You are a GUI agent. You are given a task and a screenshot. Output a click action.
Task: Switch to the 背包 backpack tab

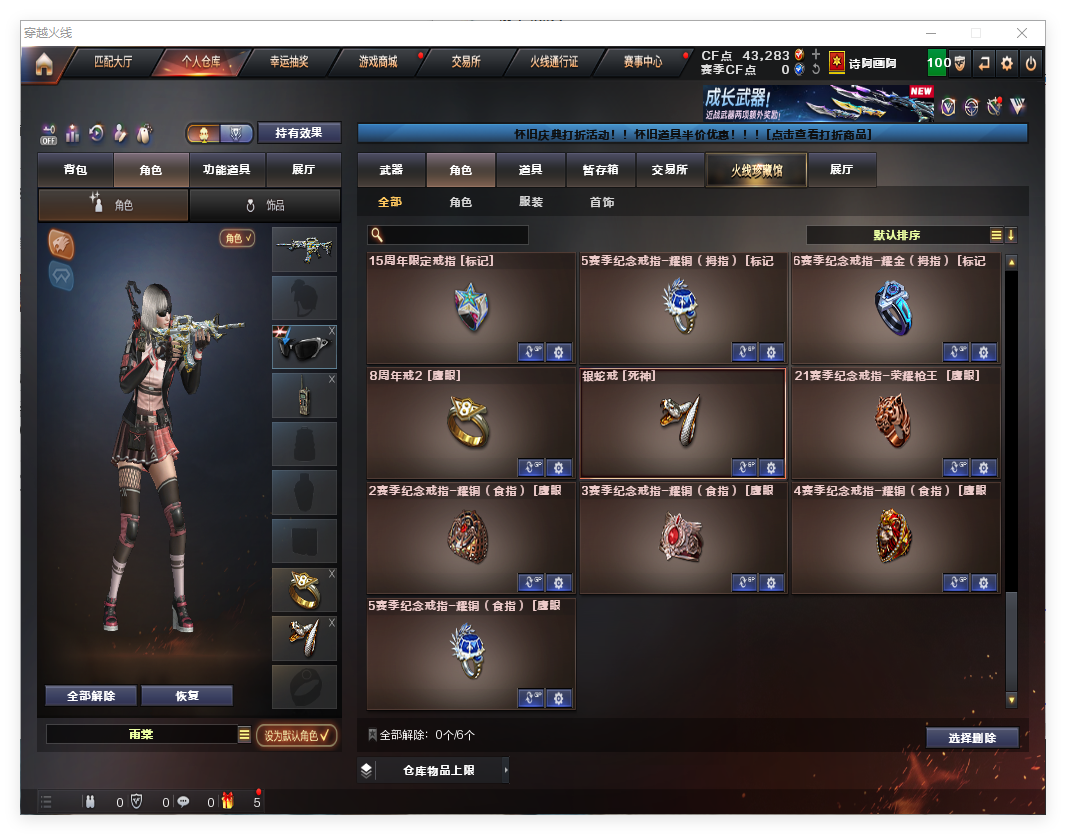(x=75, y=170)
